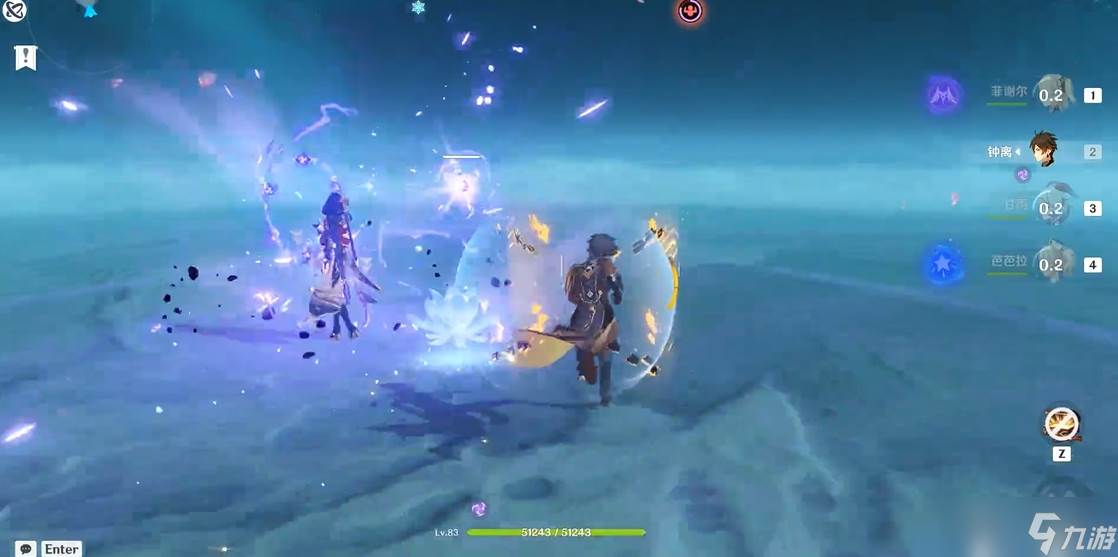The height and width of the screenshot is (557, 1118).
Task: Click the red round icon at top
Action: [690, 11]
